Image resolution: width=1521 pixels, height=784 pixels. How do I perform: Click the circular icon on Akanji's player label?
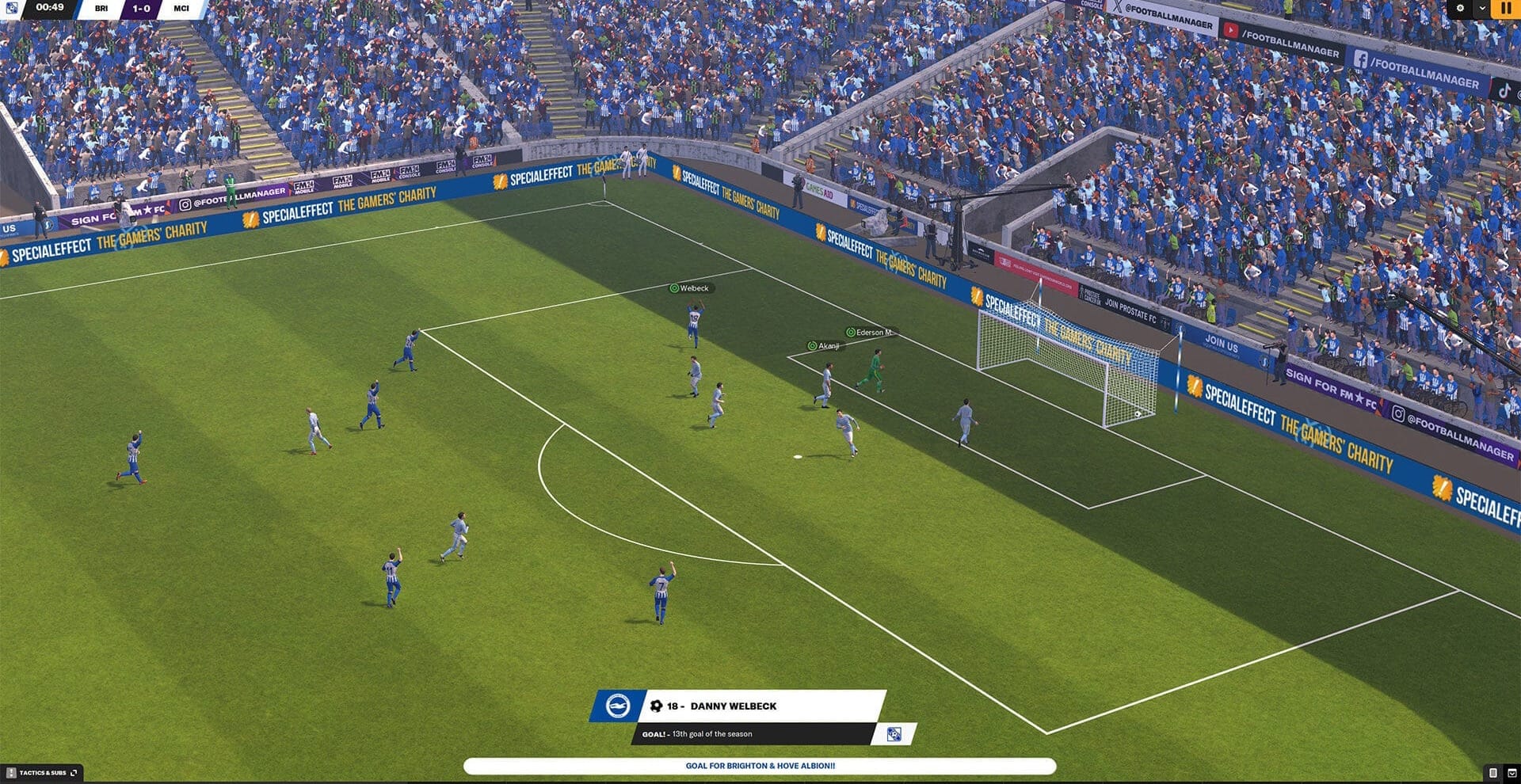click(811, 346)
